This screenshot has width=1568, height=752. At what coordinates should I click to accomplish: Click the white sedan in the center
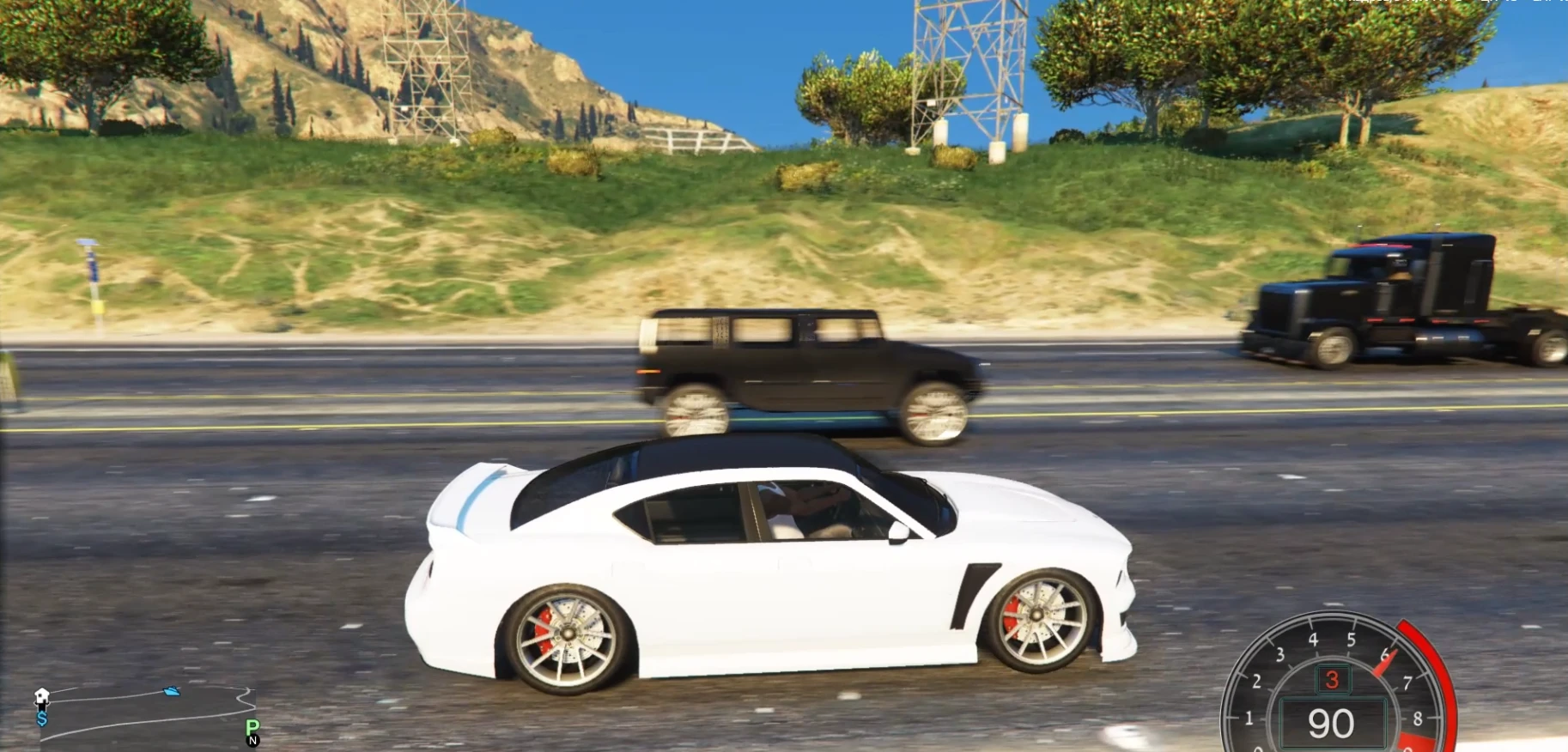[x=773, y=567]
